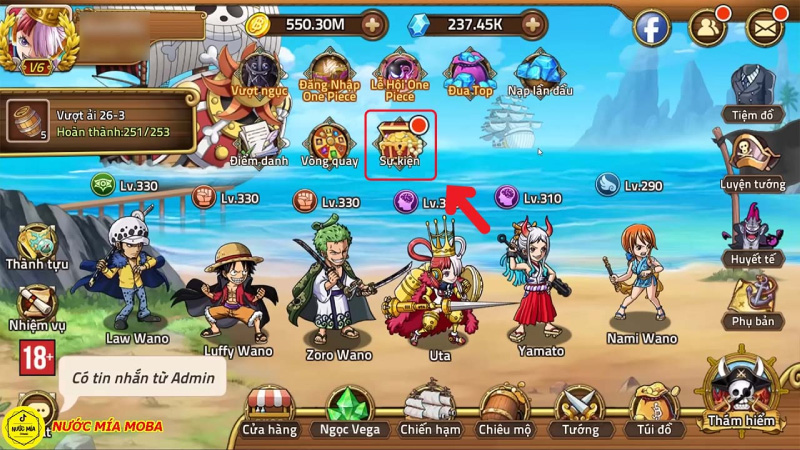Open Thành tựu achievements
The width and height of the screenshot is (800, 450).
click(x=35, y=246)
